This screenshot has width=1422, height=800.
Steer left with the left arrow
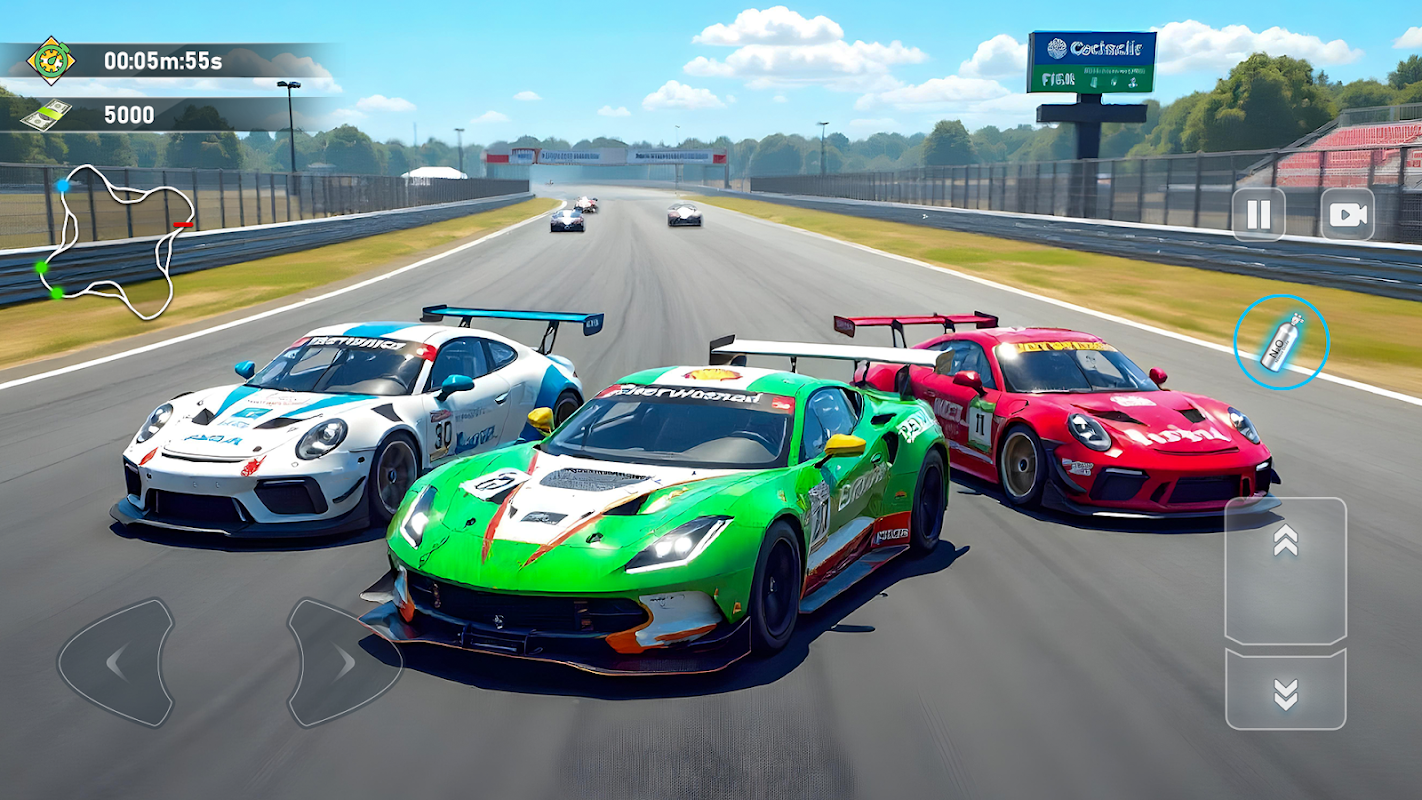tap(116, 662)
